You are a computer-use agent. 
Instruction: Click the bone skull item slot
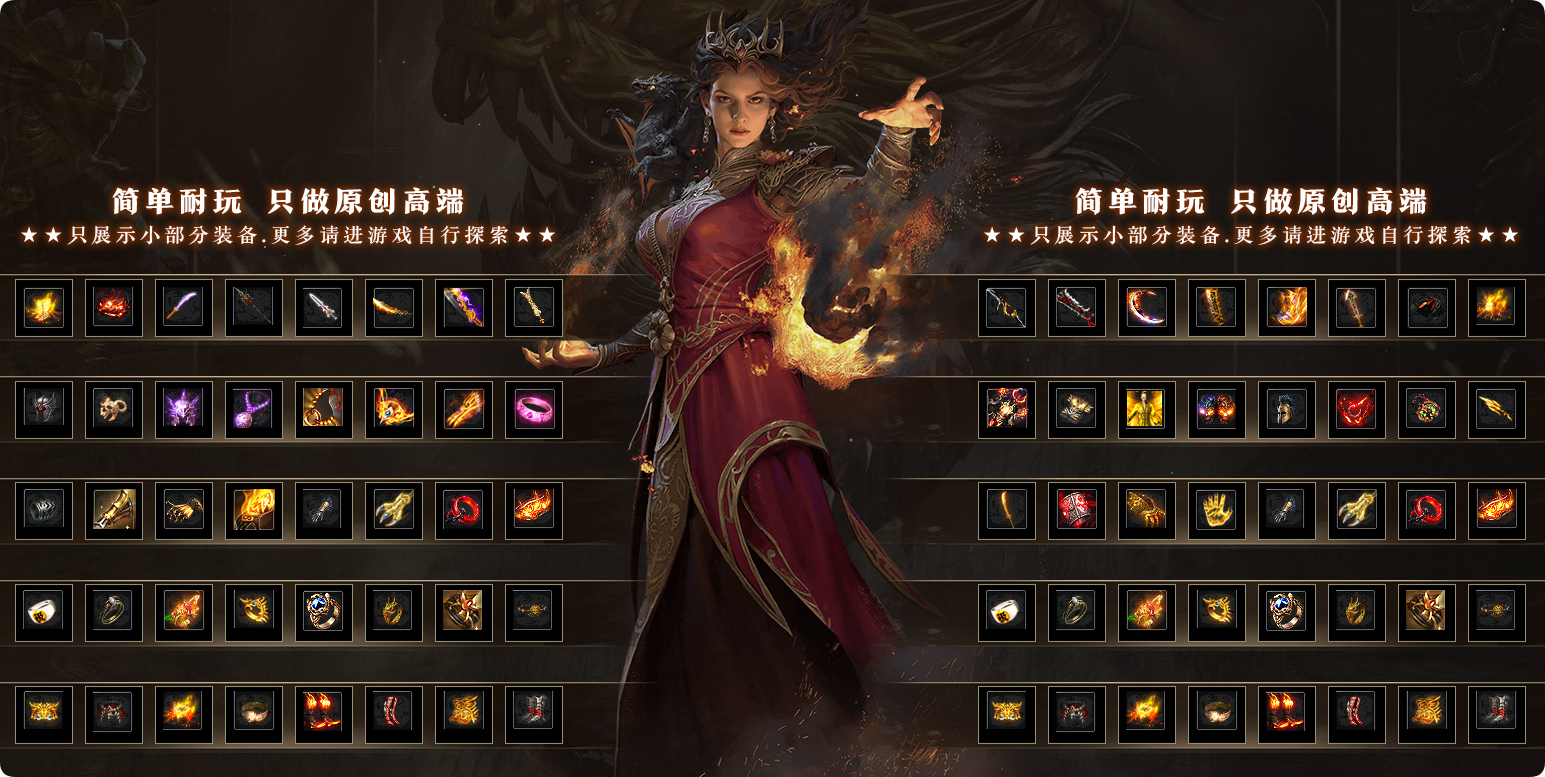coord(114,409)
